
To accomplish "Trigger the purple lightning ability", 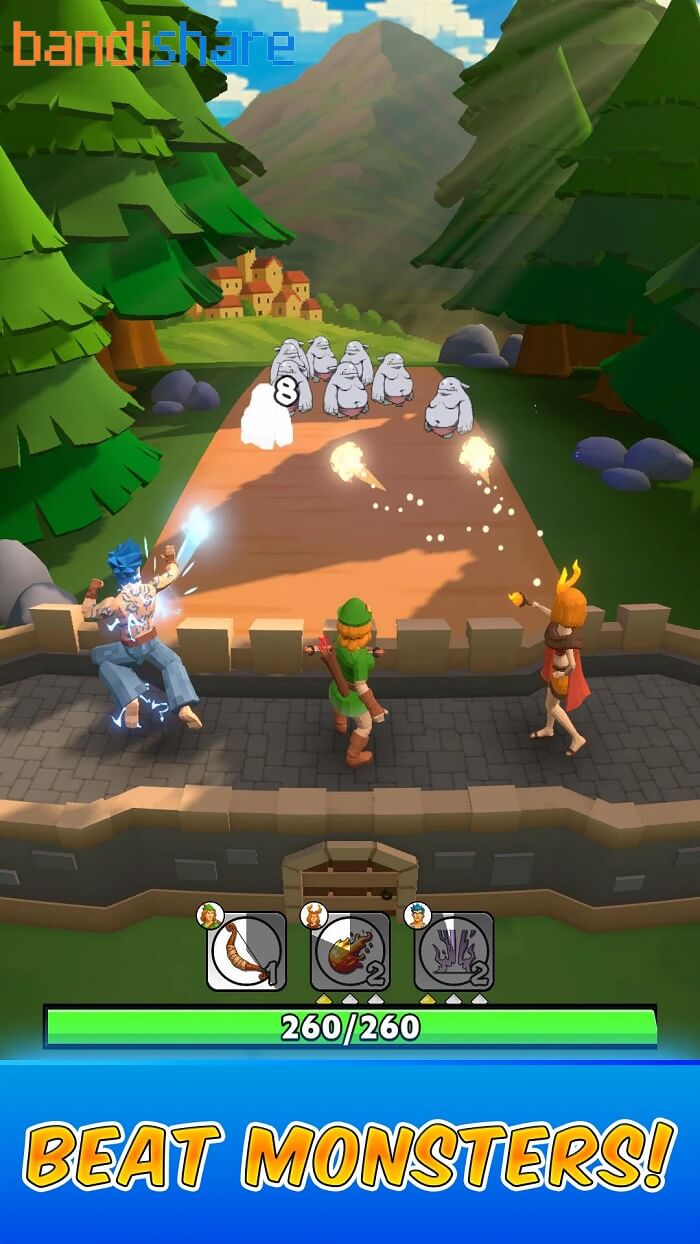I will click(x=454, y=951).
